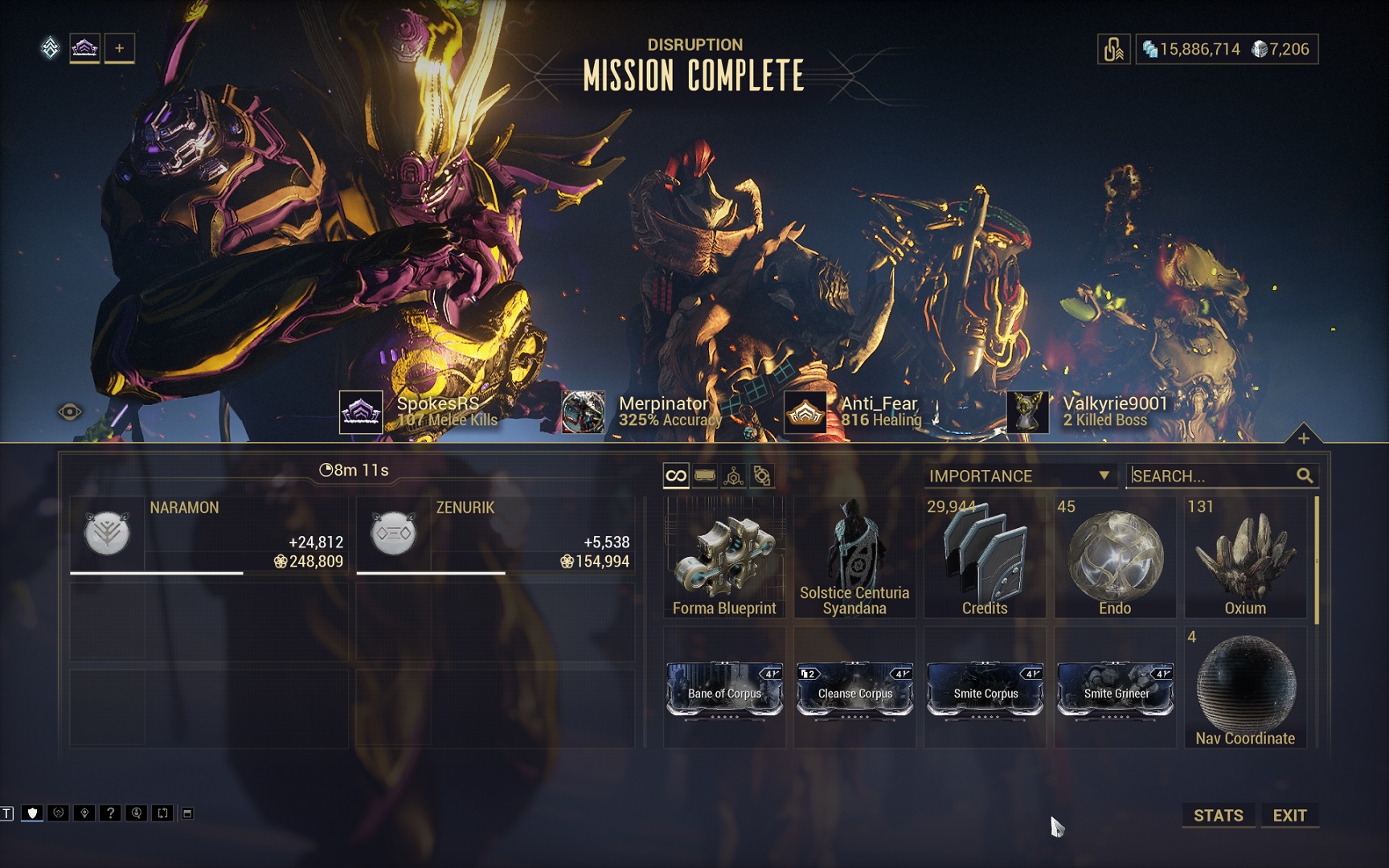1389x868 pixels.
Task: Select the Smite Grineer mod card
Action: click(1115, 690)
